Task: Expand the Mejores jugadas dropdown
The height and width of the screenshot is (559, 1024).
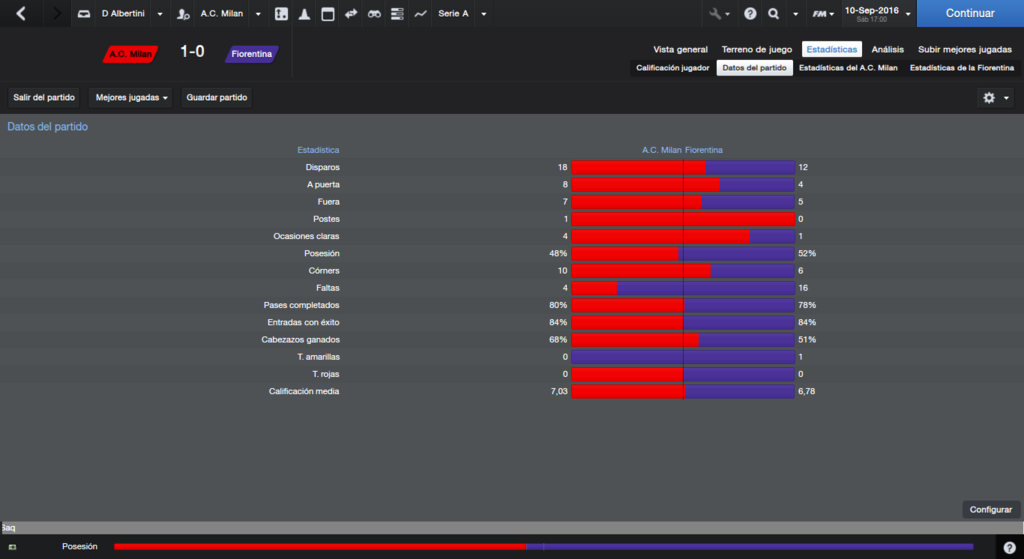Action: [x=131, y=98]
